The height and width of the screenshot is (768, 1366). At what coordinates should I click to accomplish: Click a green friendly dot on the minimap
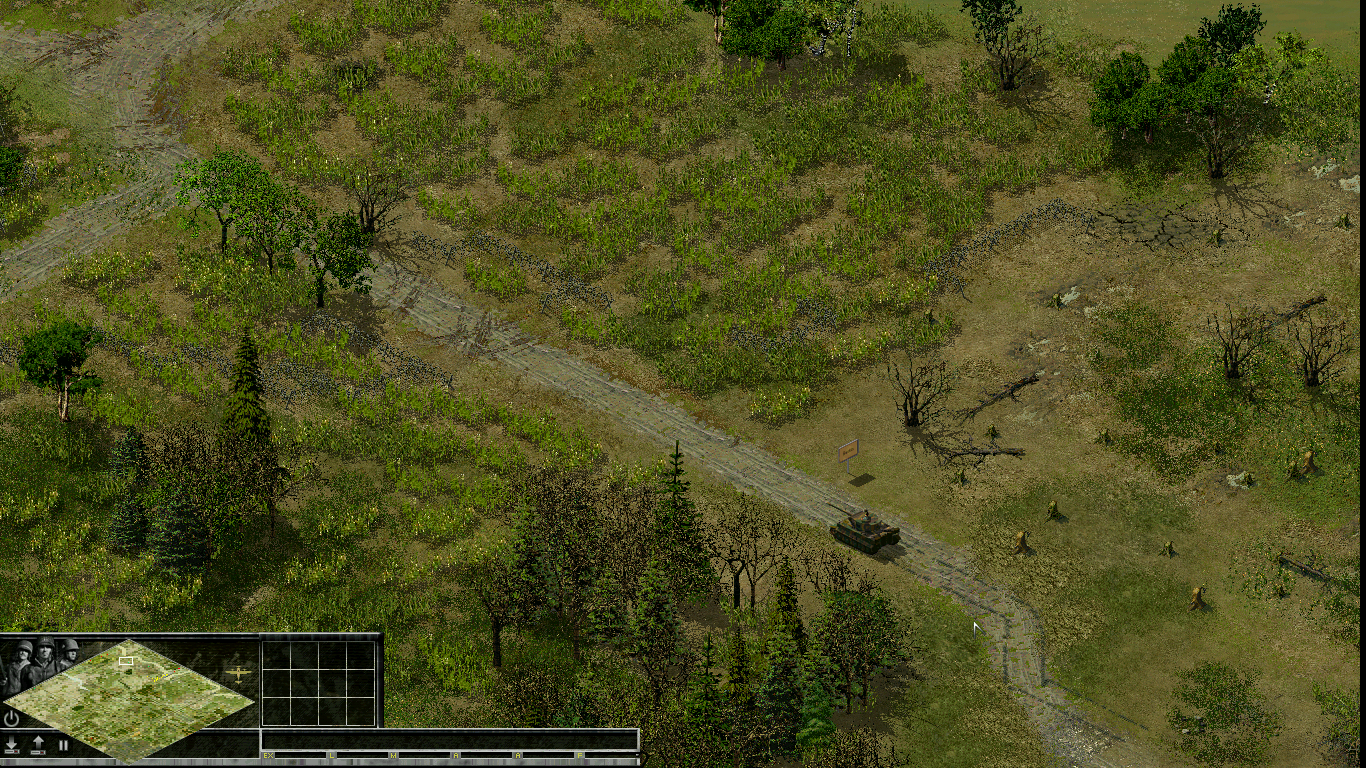pyautogui.click(x=149, y=665)
